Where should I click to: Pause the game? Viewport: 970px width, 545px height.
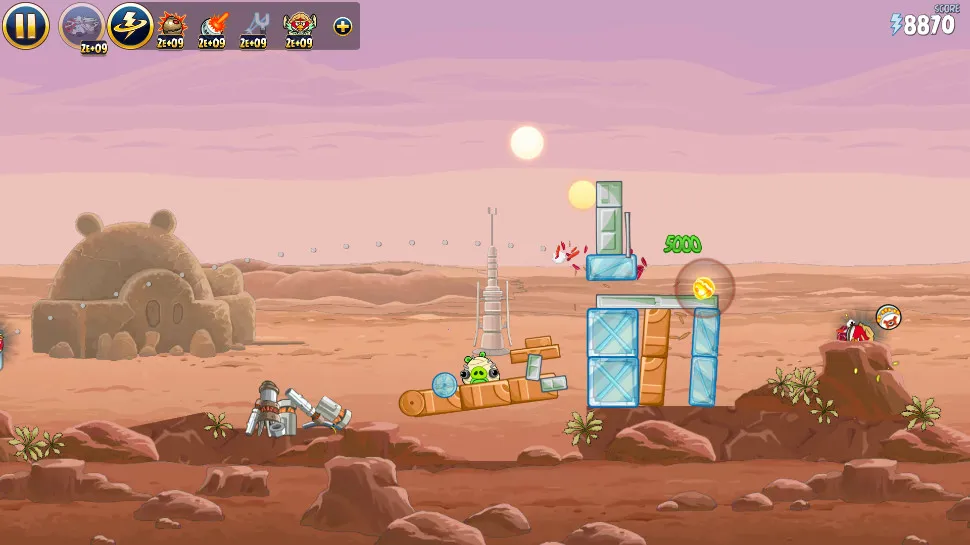click(25, 26)
